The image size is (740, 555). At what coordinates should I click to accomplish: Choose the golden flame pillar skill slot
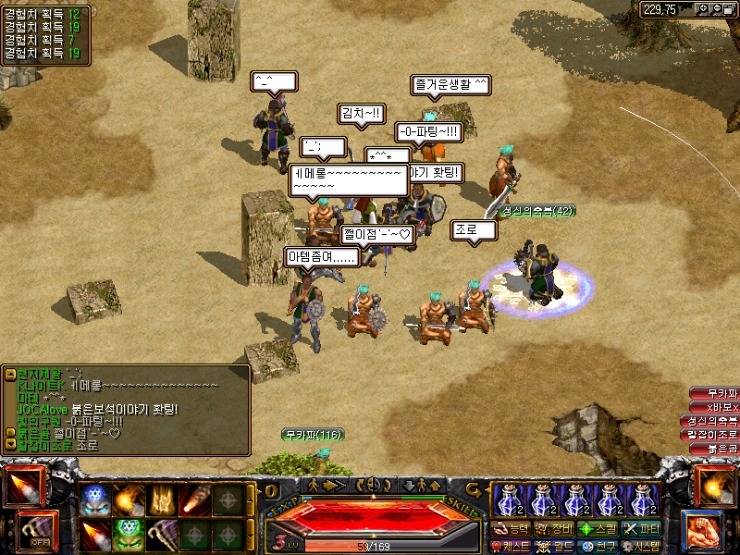(163, 499)
